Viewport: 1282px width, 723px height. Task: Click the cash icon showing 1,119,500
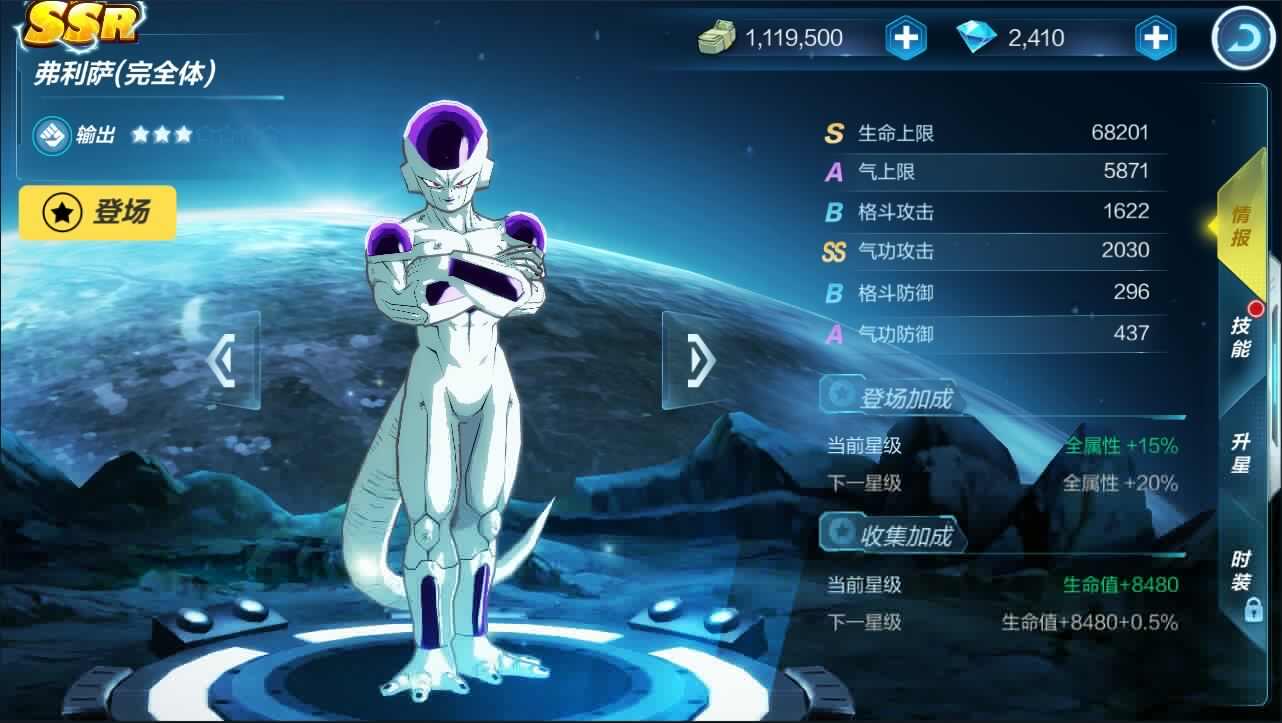click(716, 37)
